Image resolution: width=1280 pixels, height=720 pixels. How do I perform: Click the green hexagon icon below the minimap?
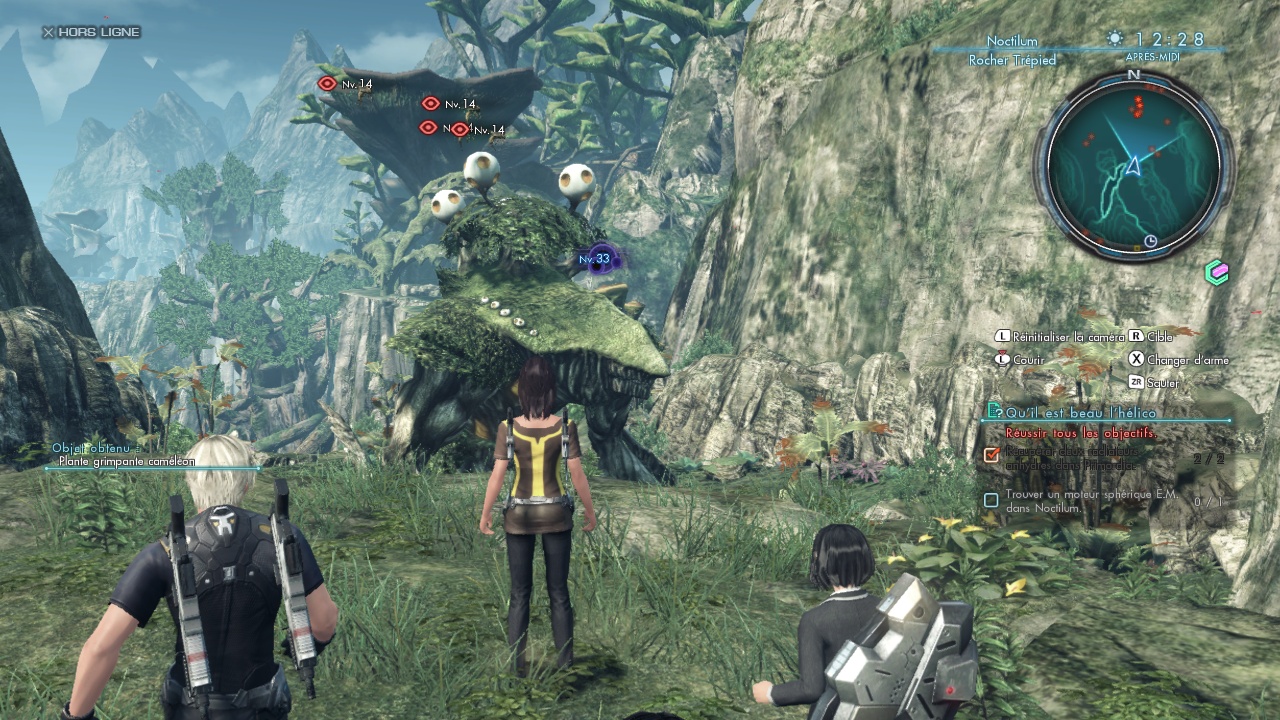coord(1216,272)
